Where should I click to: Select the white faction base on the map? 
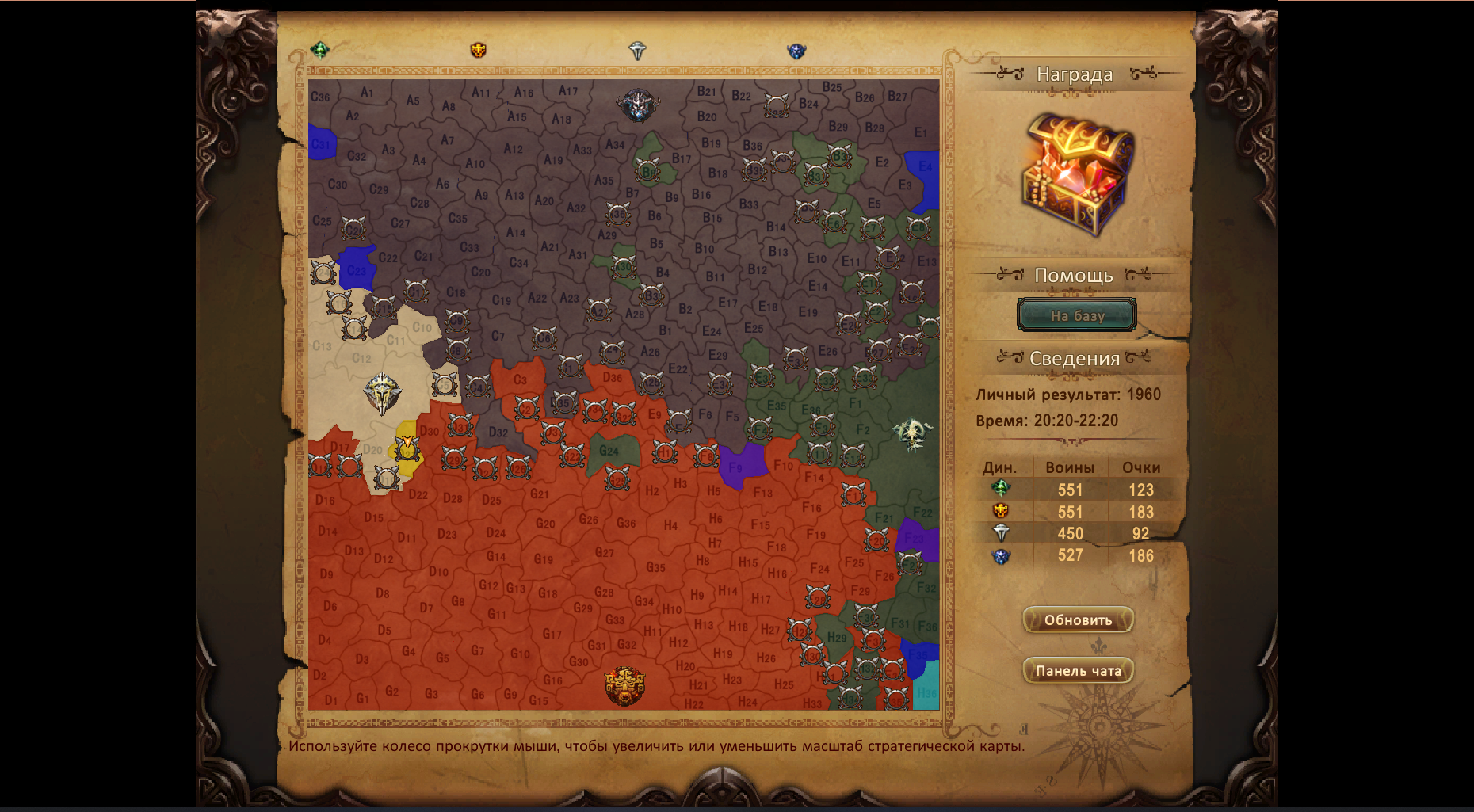[x=383, y=393]
